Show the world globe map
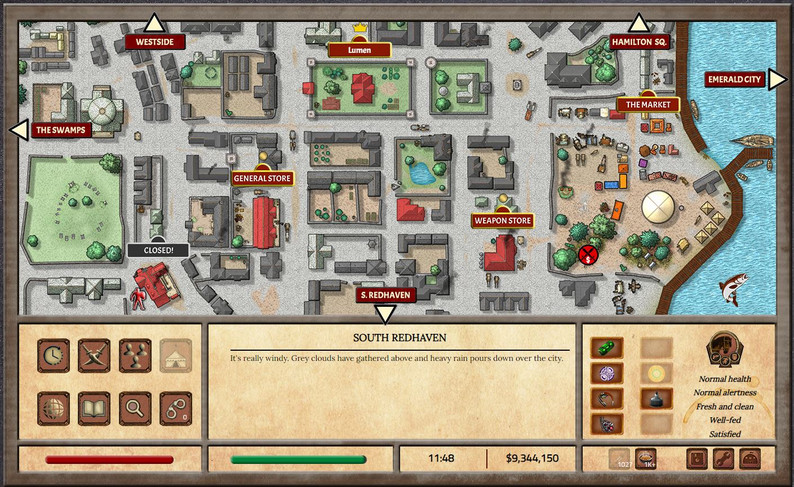794x487 pixels. click(x=53, y=407)
